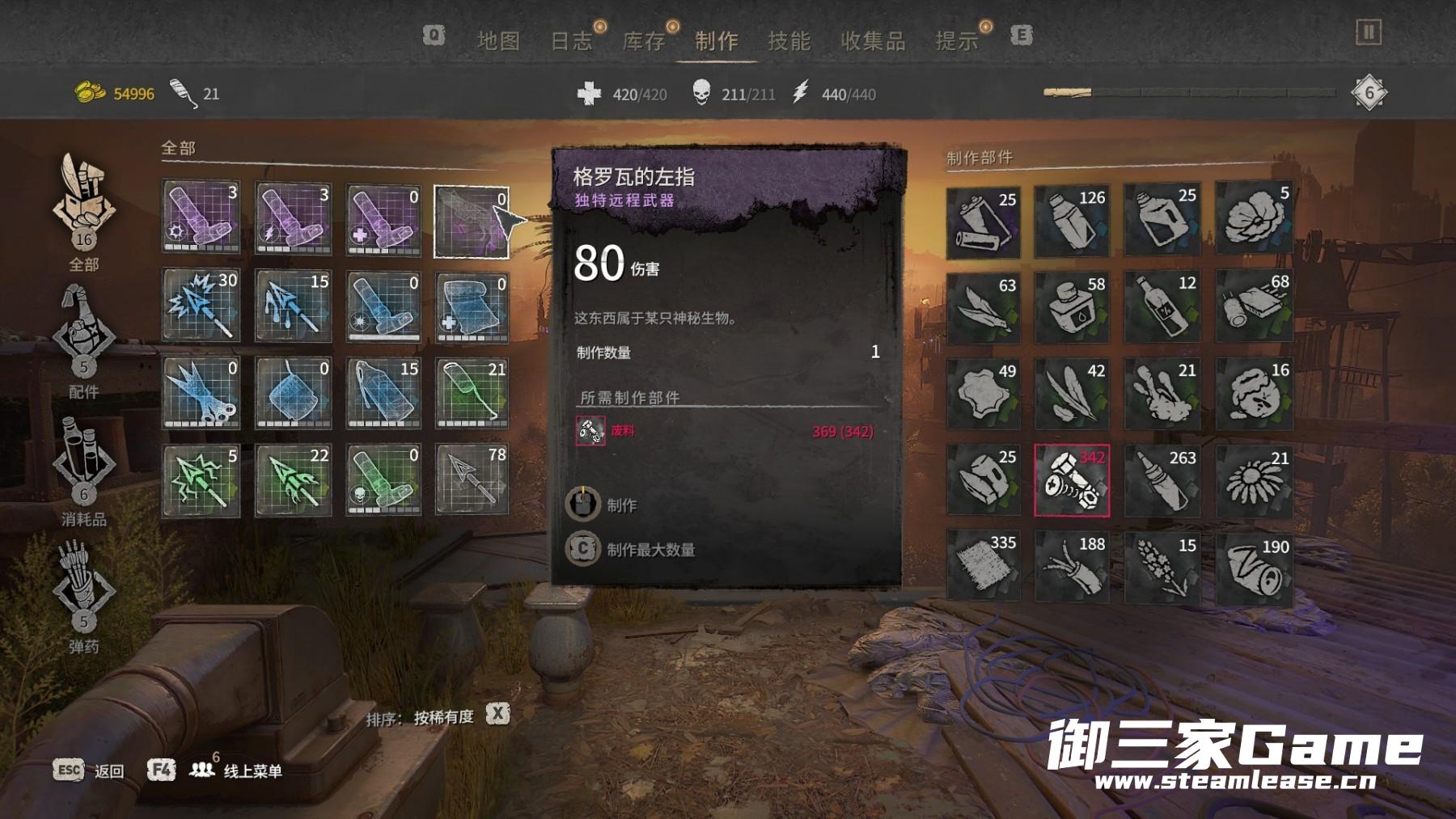Choose the flower crafting part with 263 neighbor
Screen dimensions: 1456x819
[1254, 480]
